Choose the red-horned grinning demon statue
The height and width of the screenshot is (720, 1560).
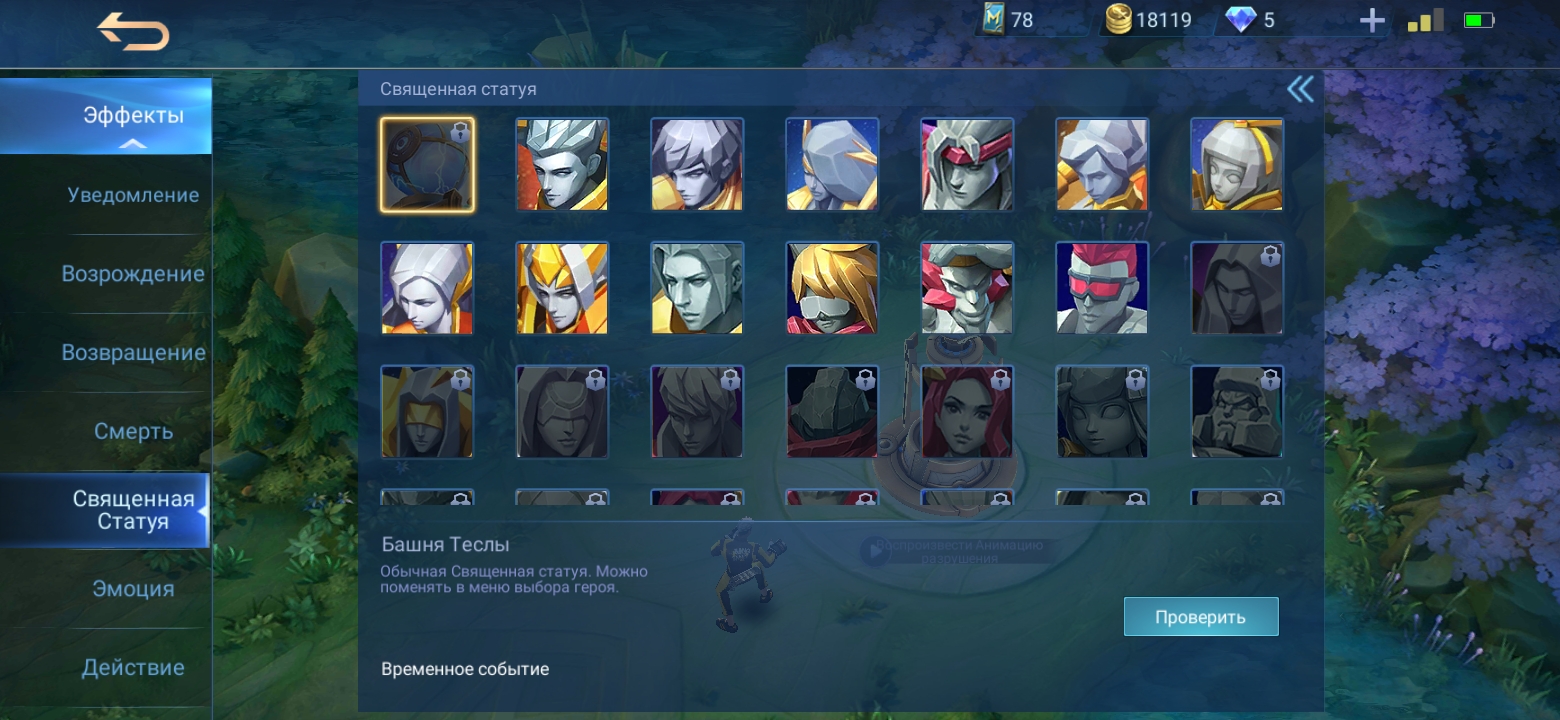(967, 288)
